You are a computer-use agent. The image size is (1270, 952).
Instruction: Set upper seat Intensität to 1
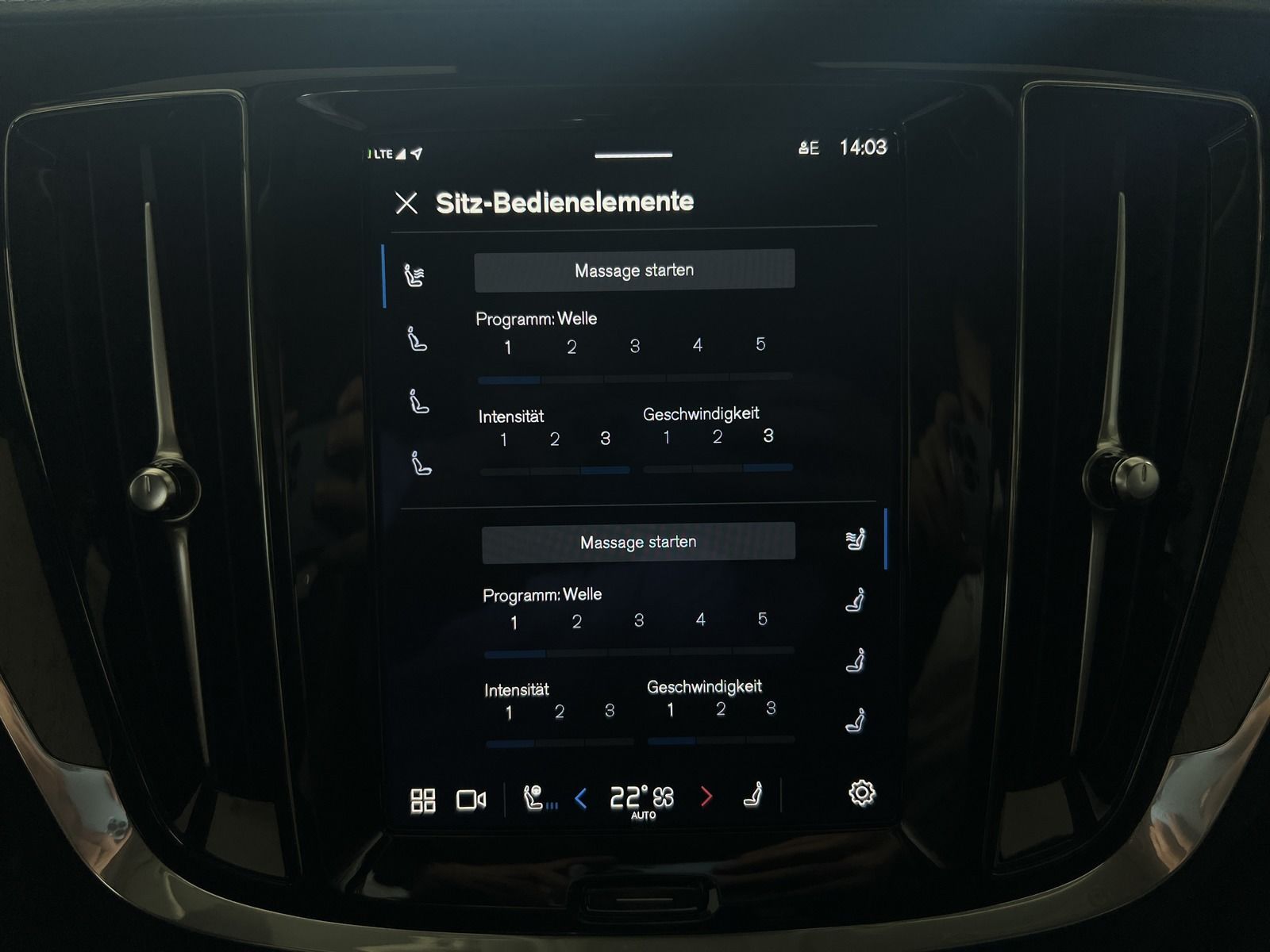click(503, 440)
